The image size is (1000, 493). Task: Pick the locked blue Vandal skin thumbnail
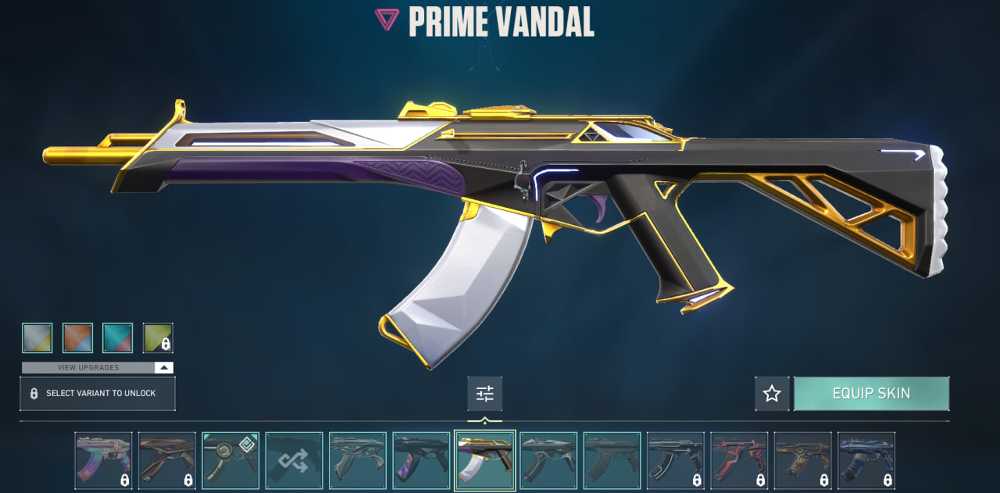(x=866, y=460)
